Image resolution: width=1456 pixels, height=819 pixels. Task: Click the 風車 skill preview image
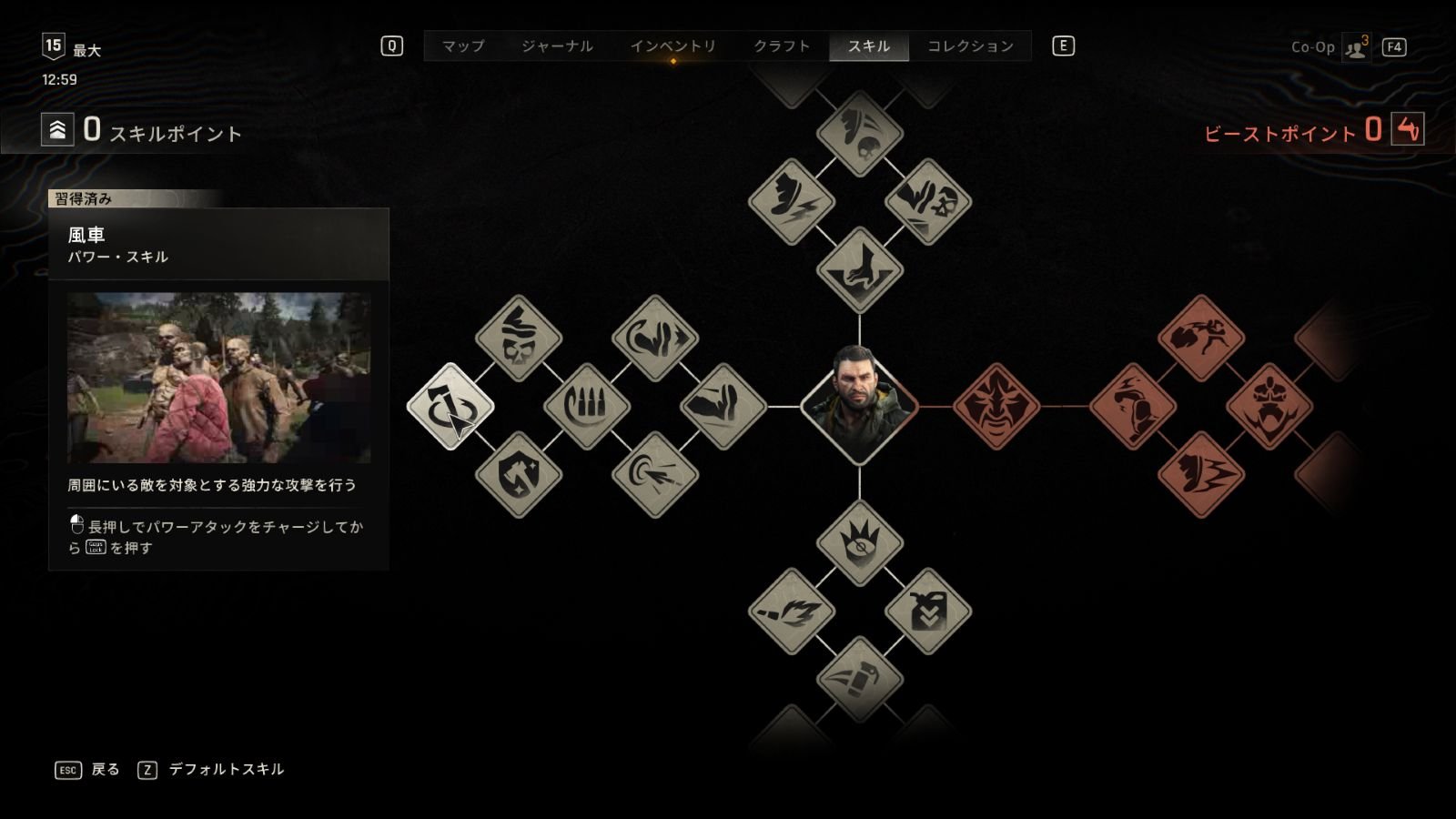point(218,378)
